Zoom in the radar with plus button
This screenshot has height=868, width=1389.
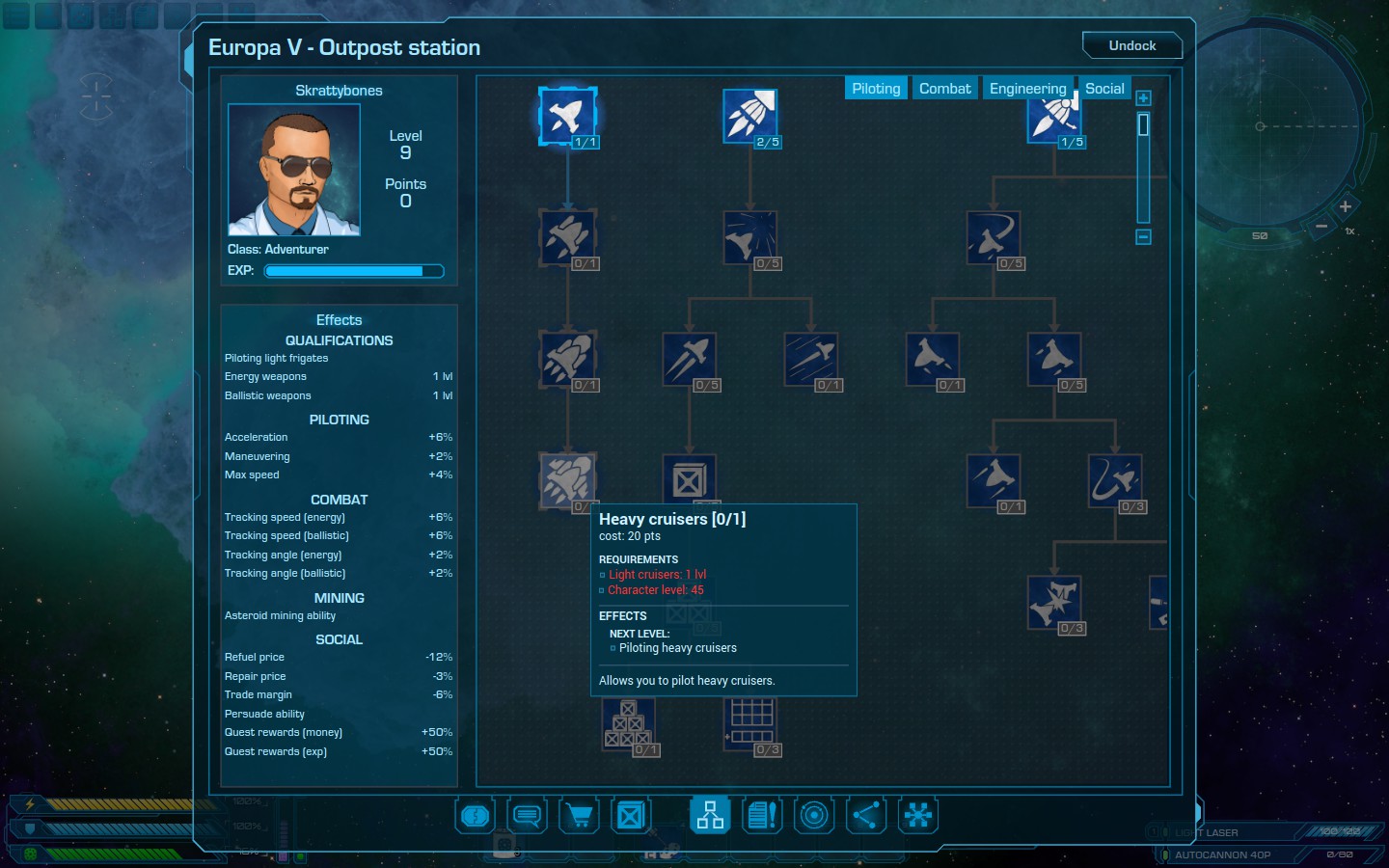tap(1345, 206)
